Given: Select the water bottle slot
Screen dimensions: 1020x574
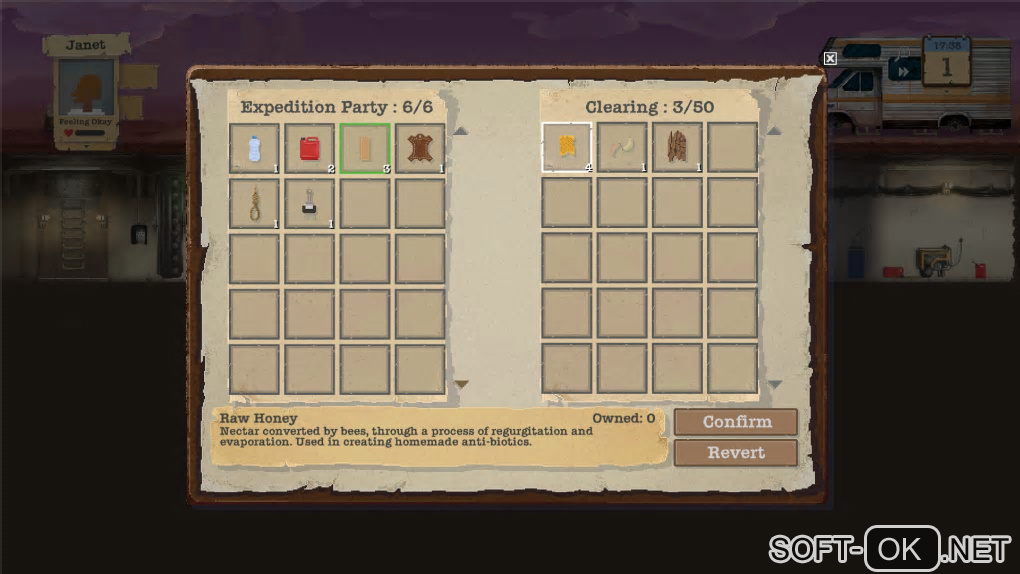Looking at the screenshot, I should coord(254,148).
